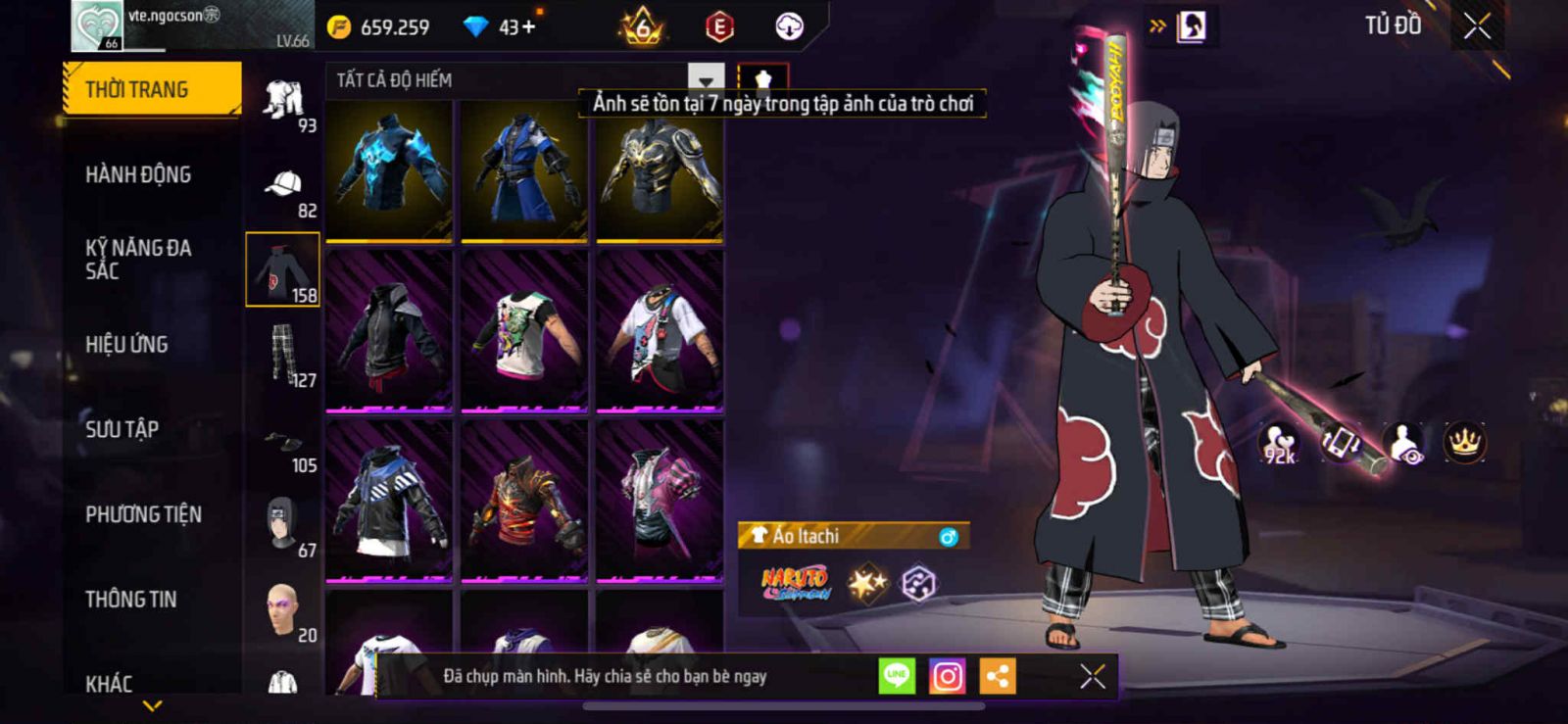Screen dimensions: 1568x724
Task: Close the wardrobe with the X button
Action: (1477, 27)
